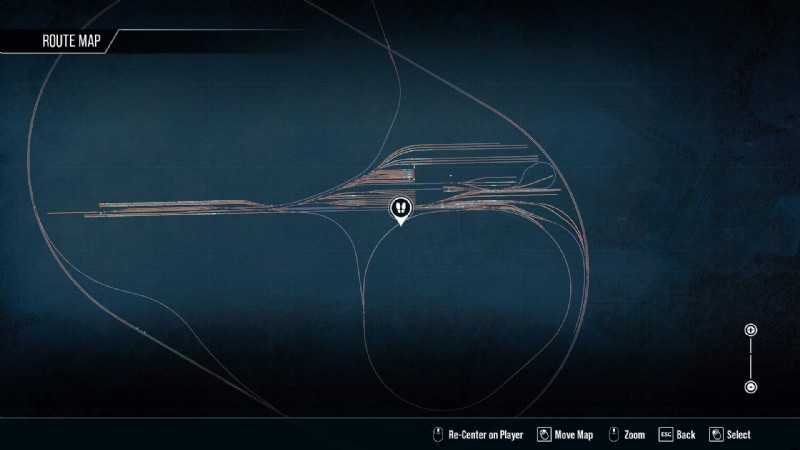Zoom out with the minus button
Viewport: 800px width, 450px height.
(x=750, y=387)
